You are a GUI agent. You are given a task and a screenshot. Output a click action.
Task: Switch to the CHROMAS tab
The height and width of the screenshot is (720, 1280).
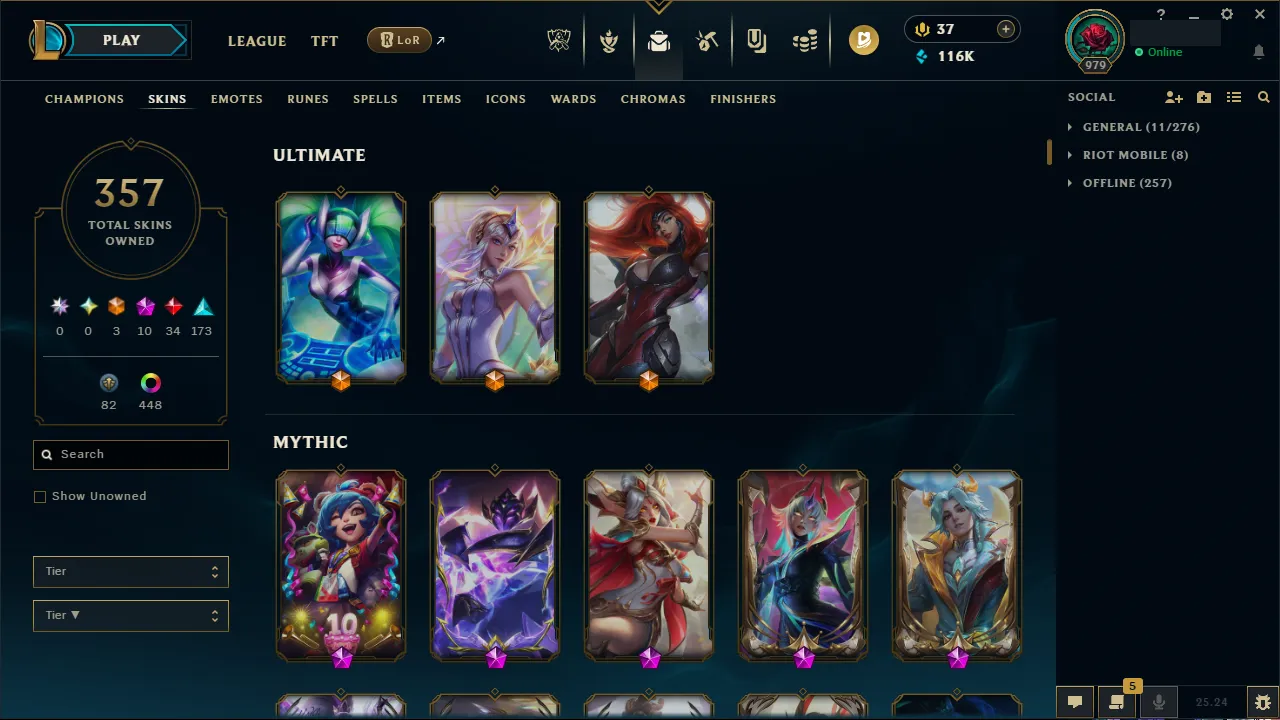point(653,99)
